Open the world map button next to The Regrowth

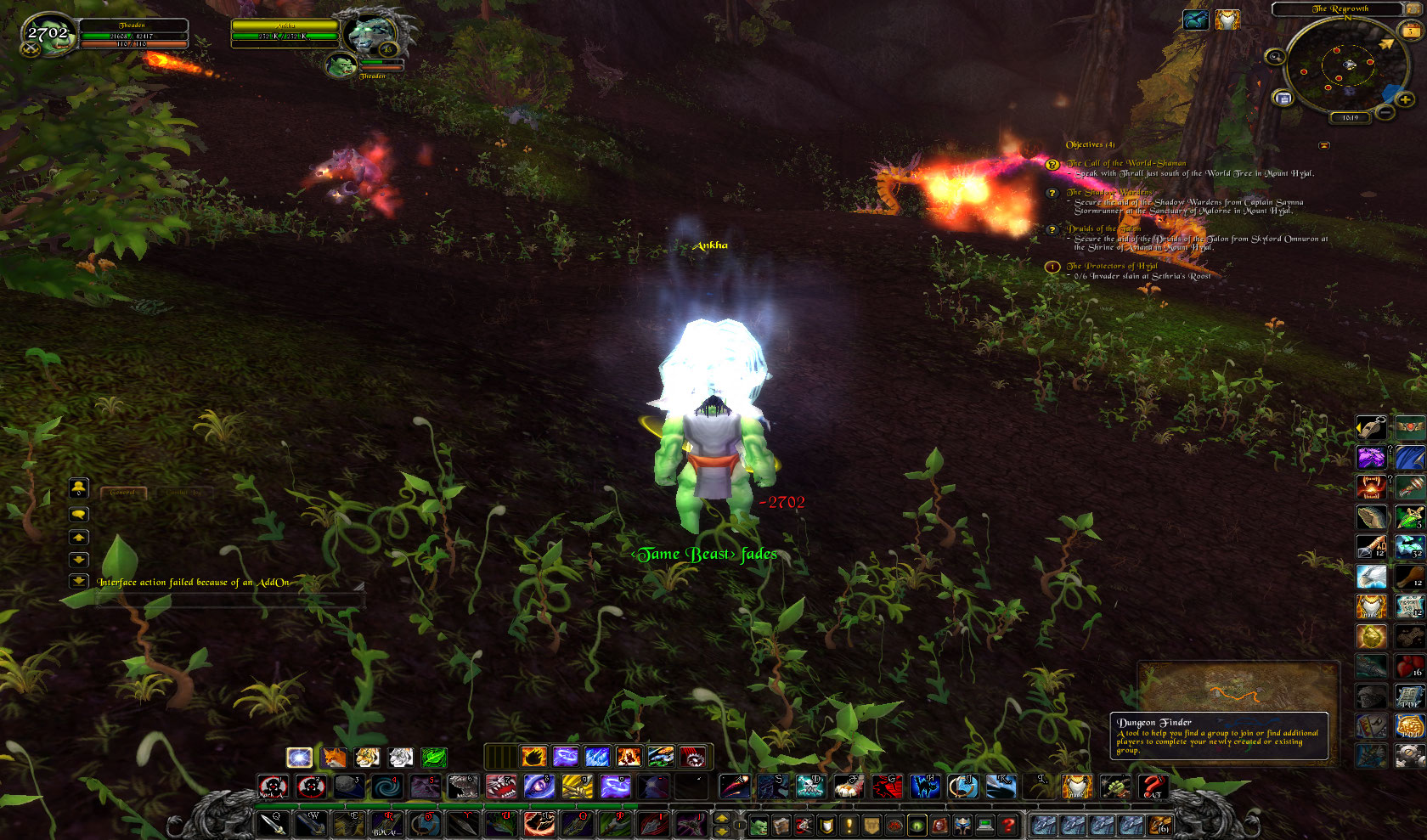1413,8
